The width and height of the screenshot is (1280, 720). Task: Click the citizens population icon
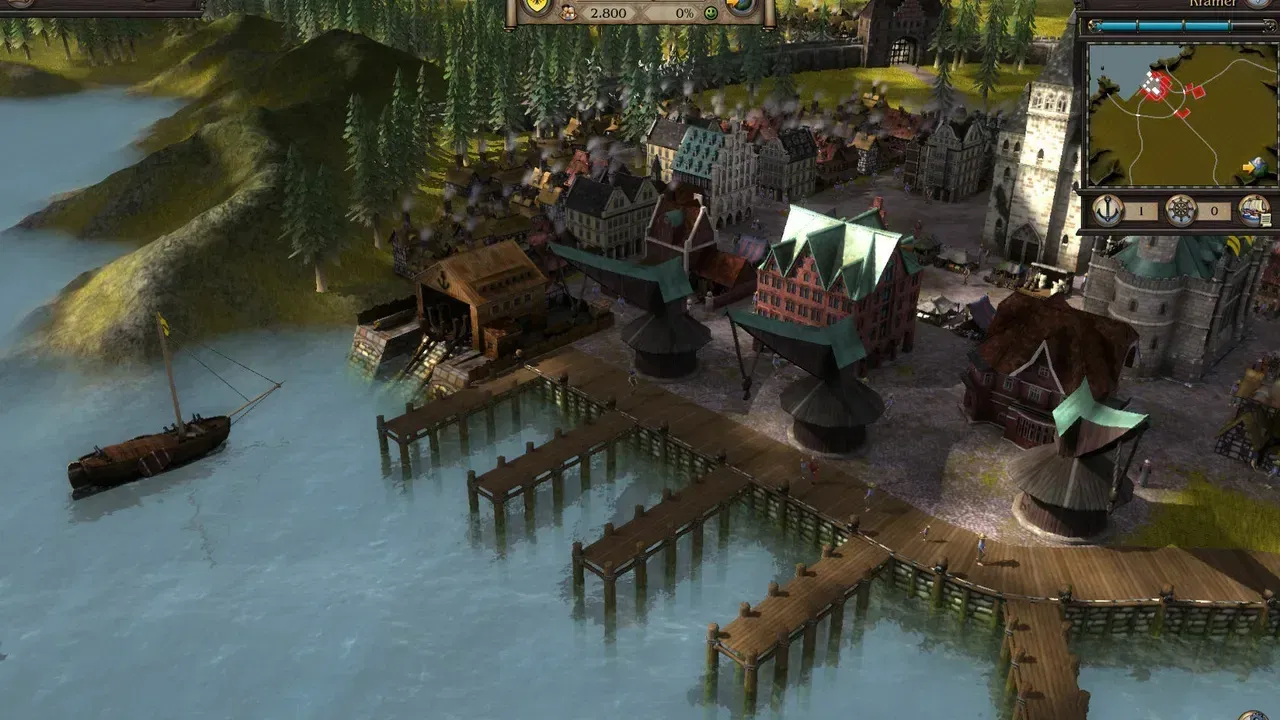pyautogui.click(x=568, y=13)
